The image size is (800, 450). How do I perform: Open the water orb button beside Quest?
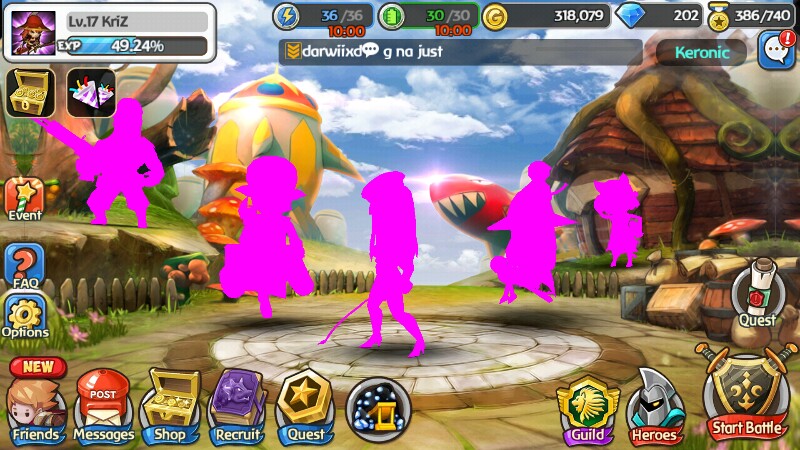[378, 410]
